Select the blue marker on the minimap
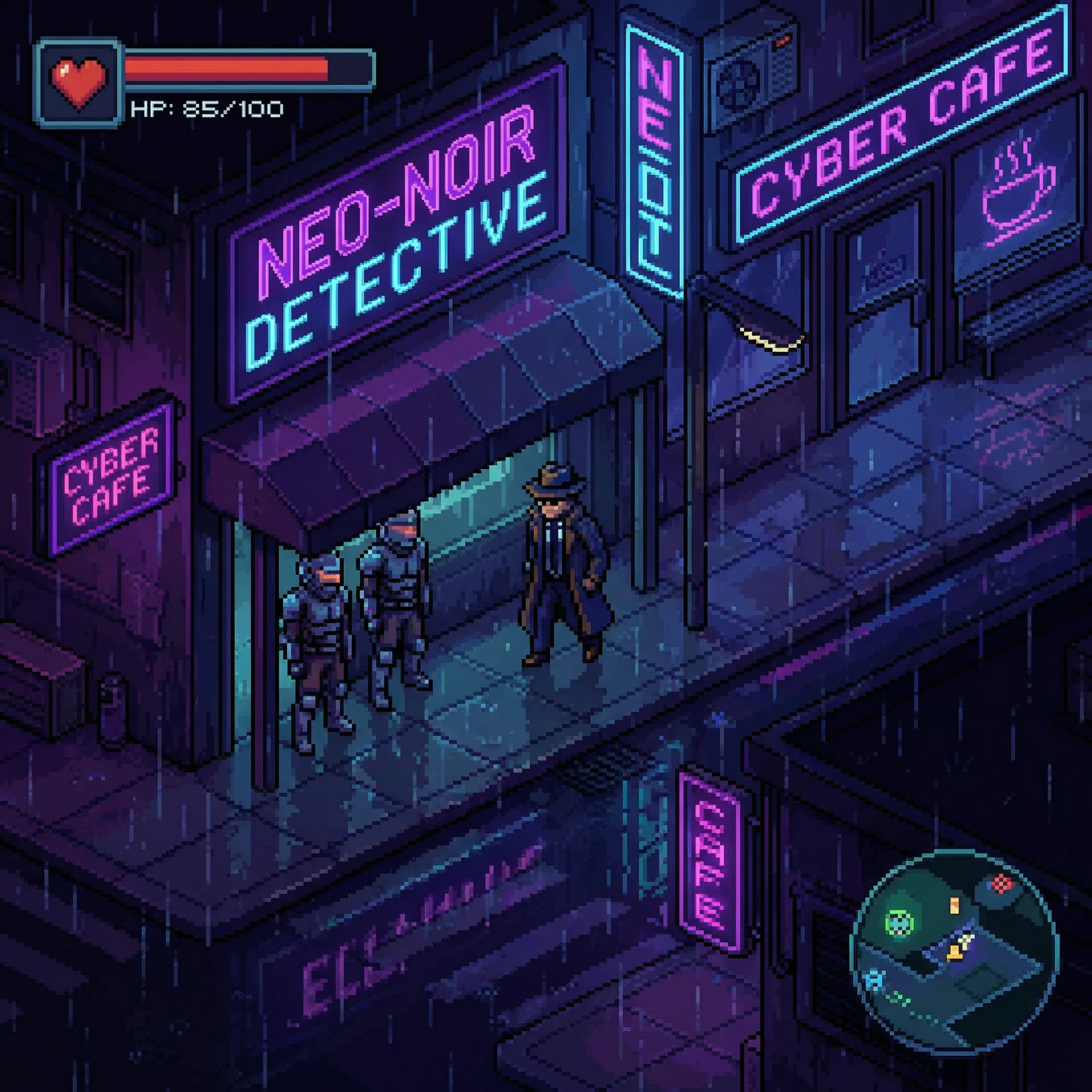 pos(874,981)
